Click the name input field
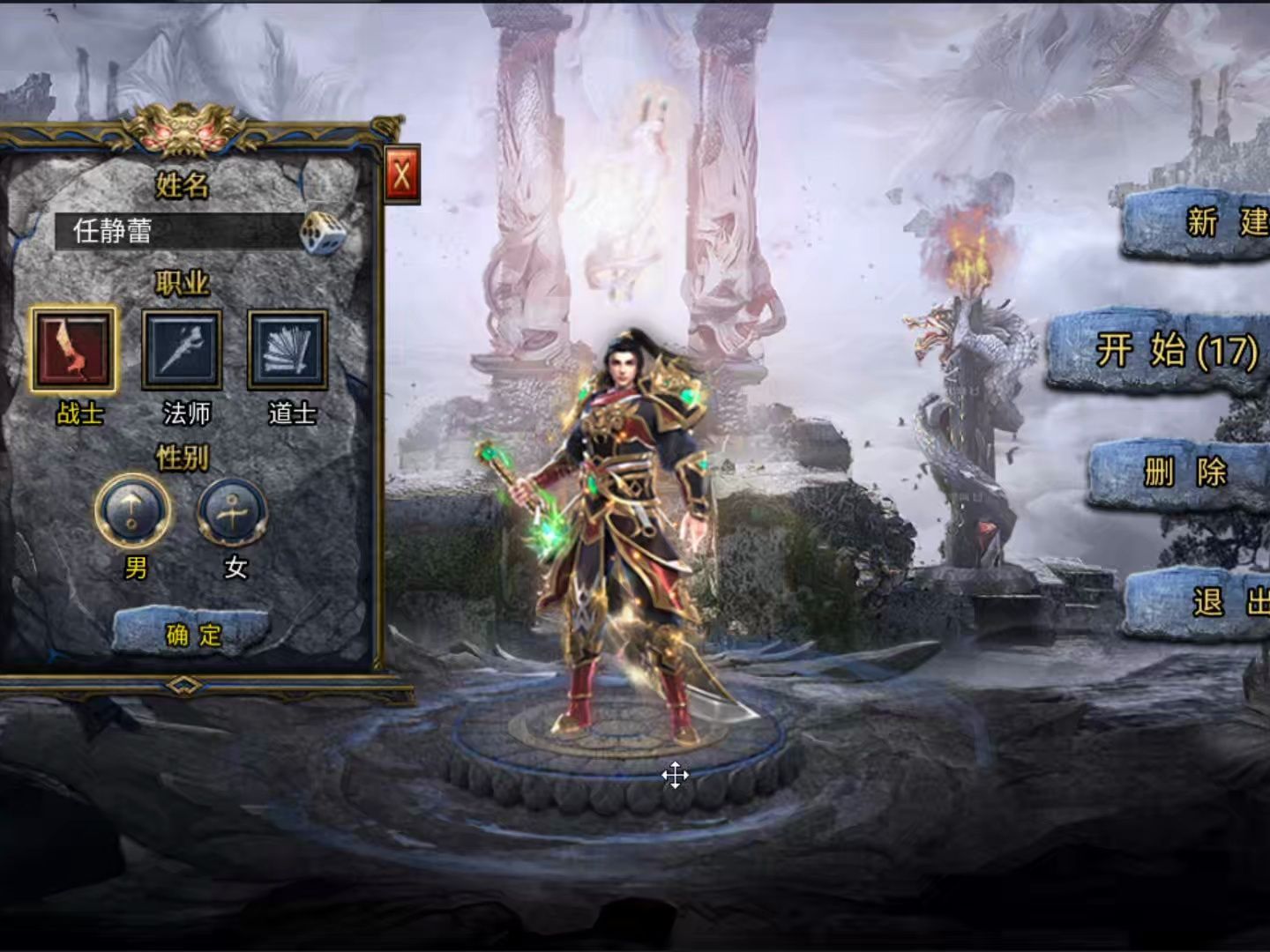The width and height of the screenshot is (1270, 952). point(176,231)
